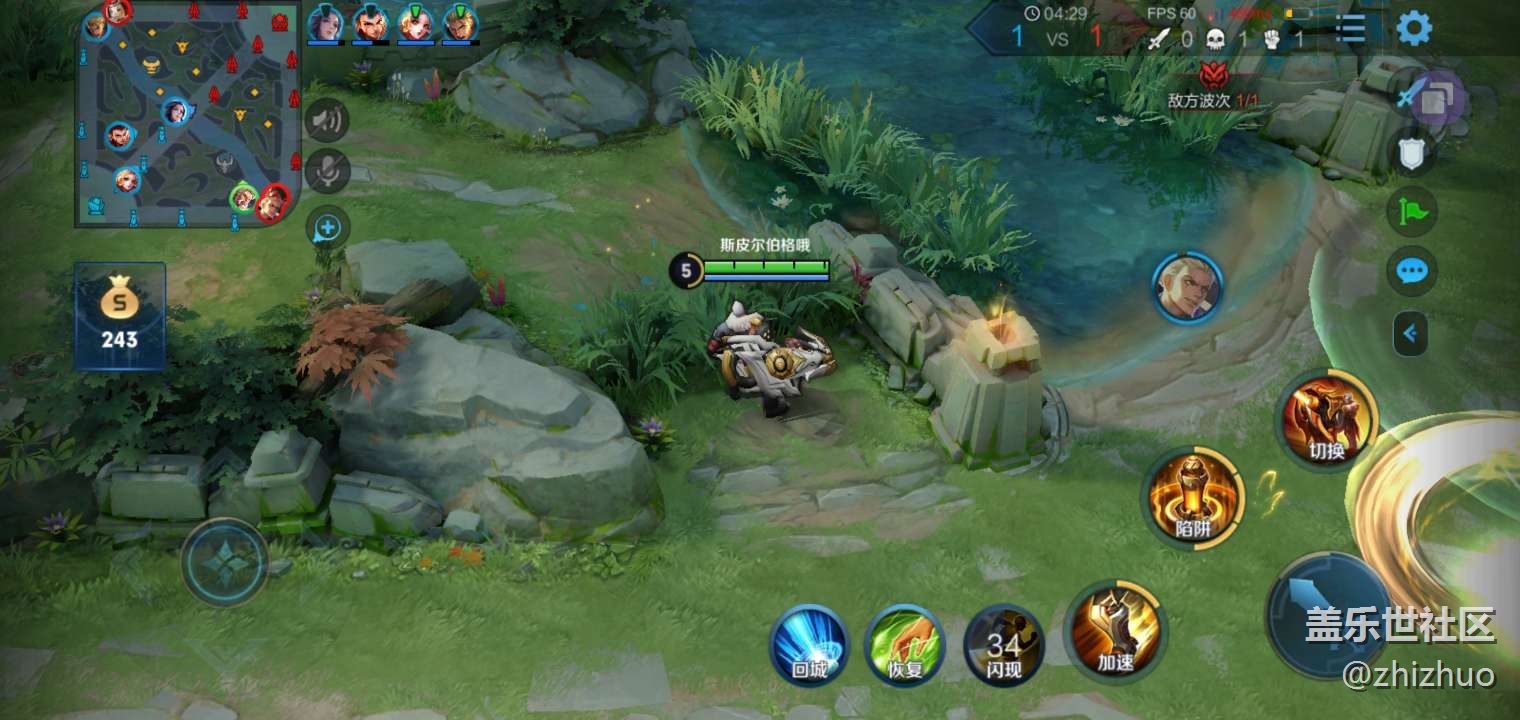1520x720 pixels.
Task: Open the settings gear menu
Action: coord(1413,28)
